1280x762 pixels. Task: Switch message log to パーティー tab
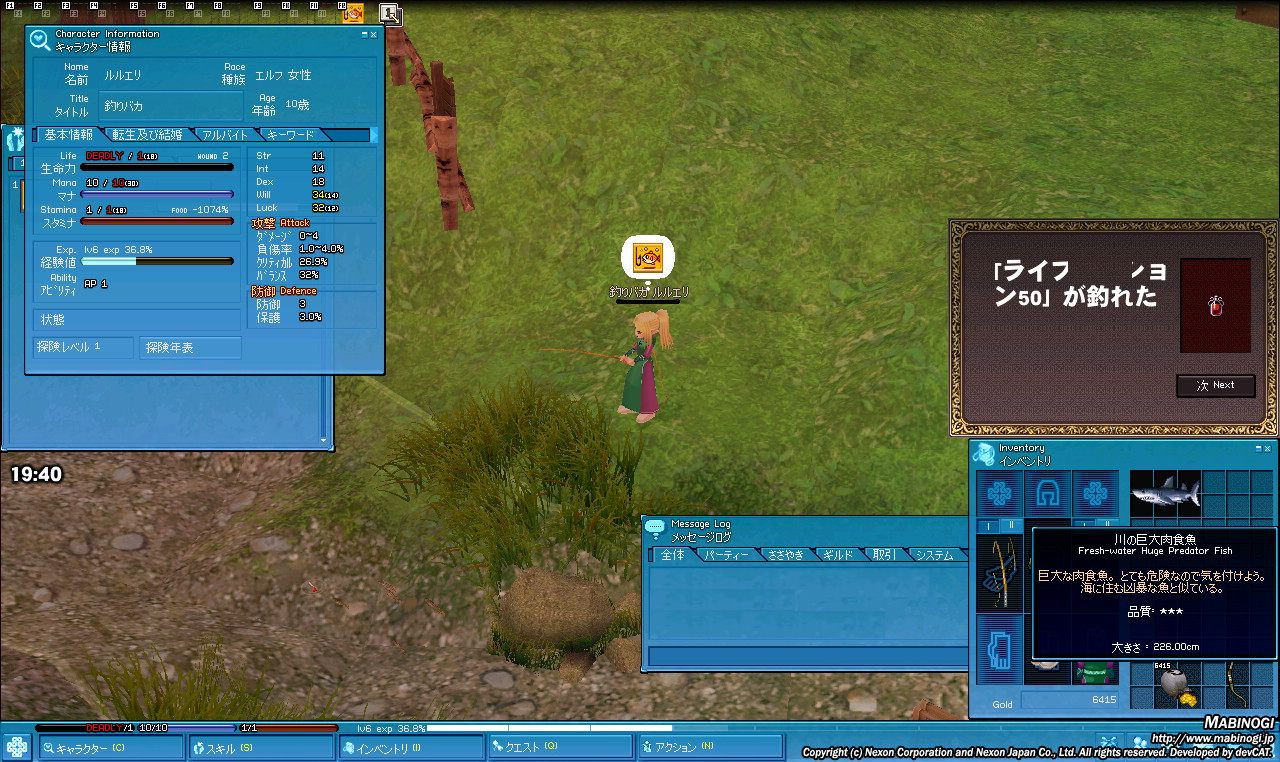[726, 555]
